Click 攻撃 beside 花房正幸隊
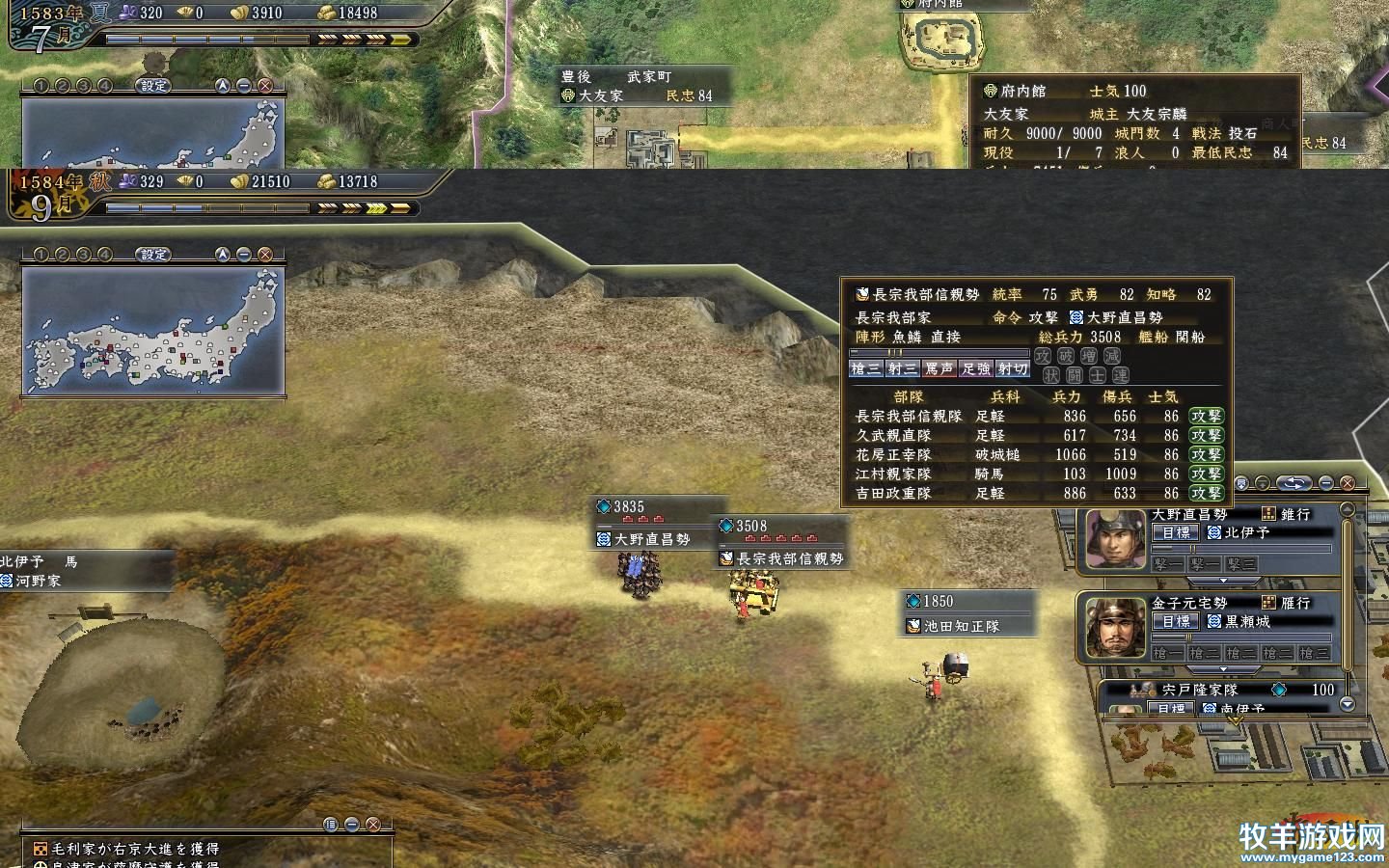Viewport: 1389px width, 868px height. pos(1206,454)
